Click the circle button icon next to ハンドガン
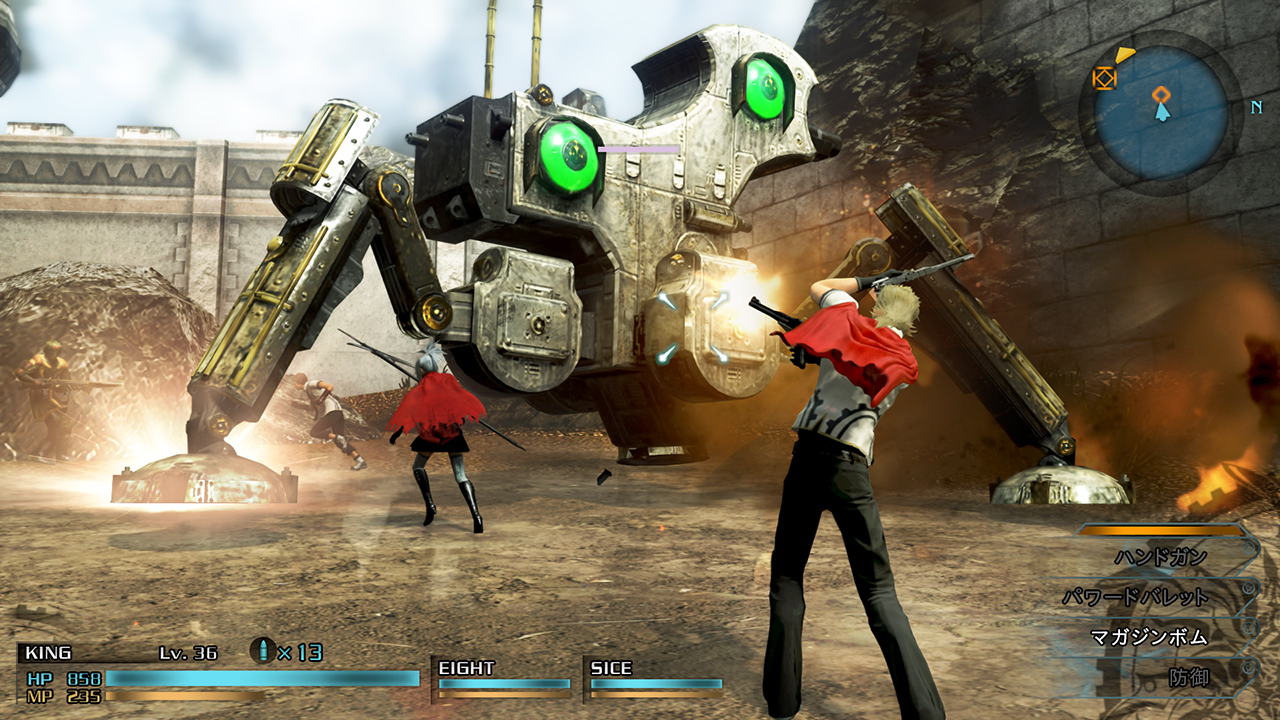 pos(1248,547)
